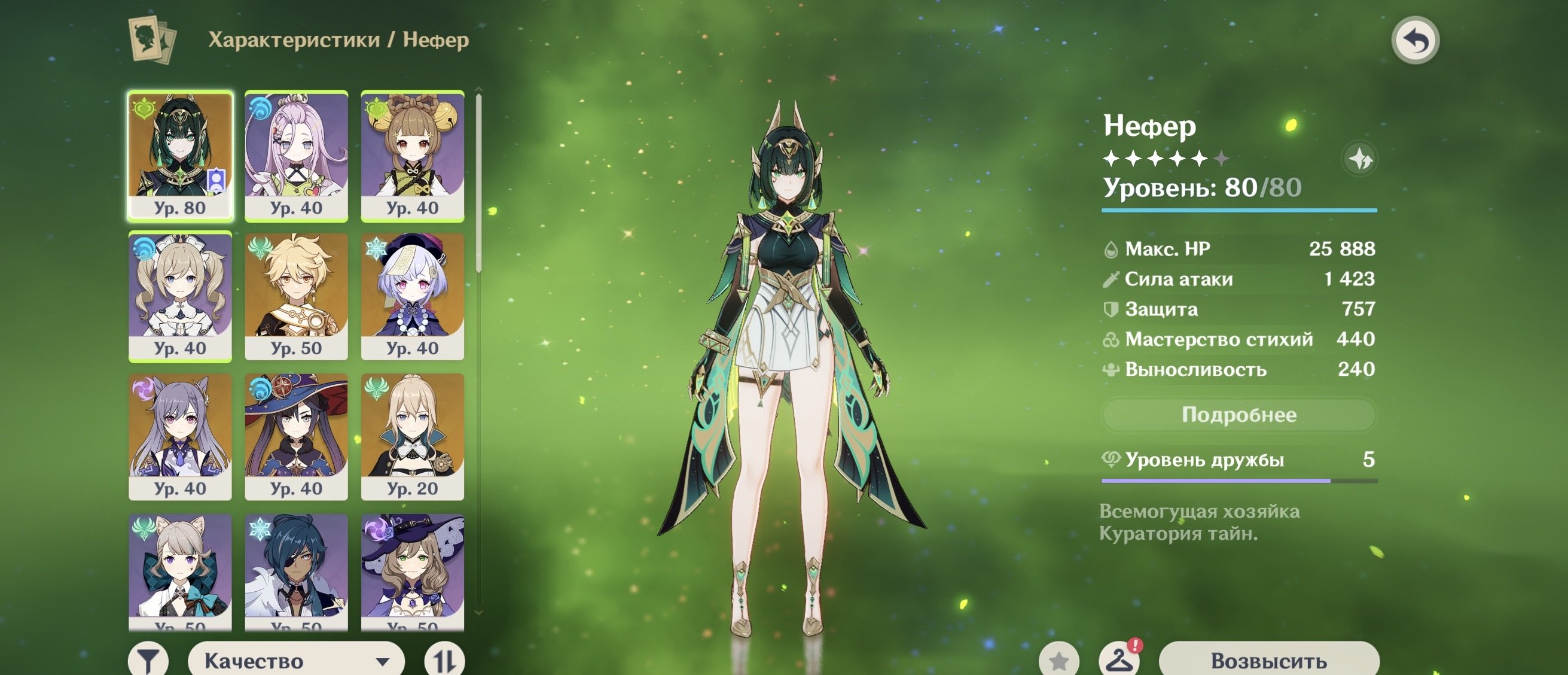
Task: Toggle sort order arrows button
Action: click(444, 661)
